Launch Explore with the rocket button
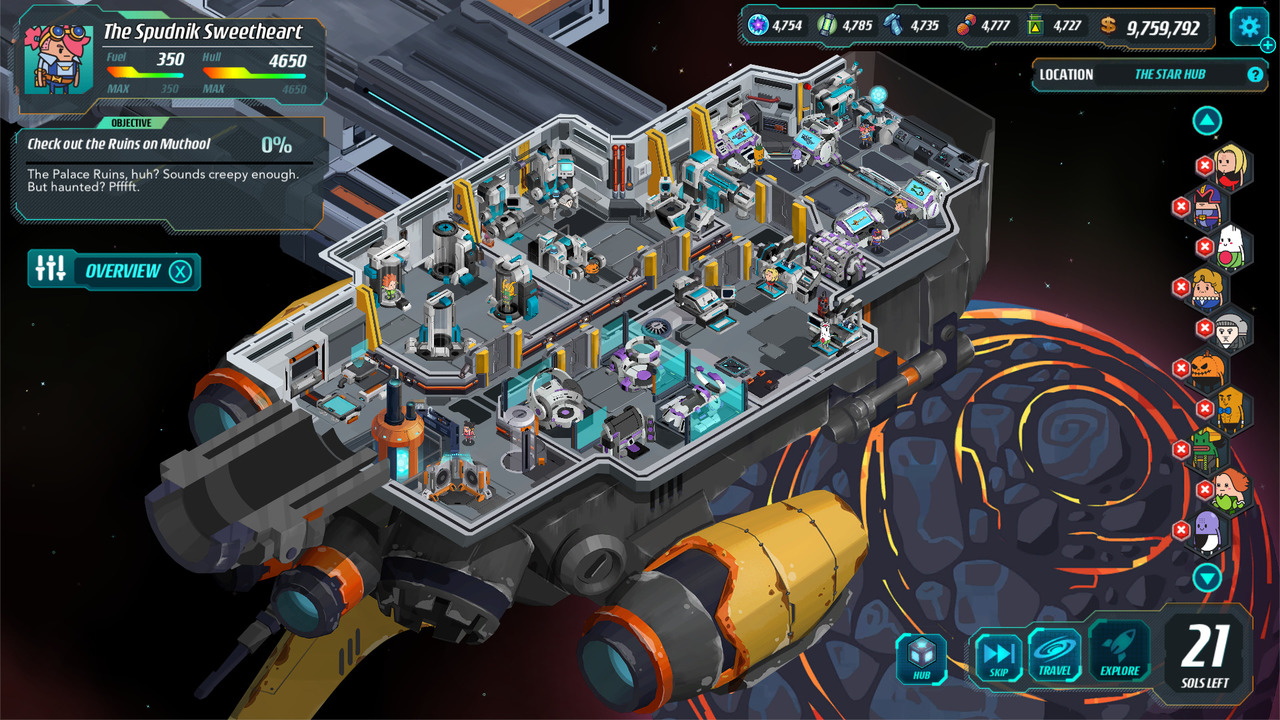Viewport: 1280px width, 720px height. click(x=1120, y=653)
